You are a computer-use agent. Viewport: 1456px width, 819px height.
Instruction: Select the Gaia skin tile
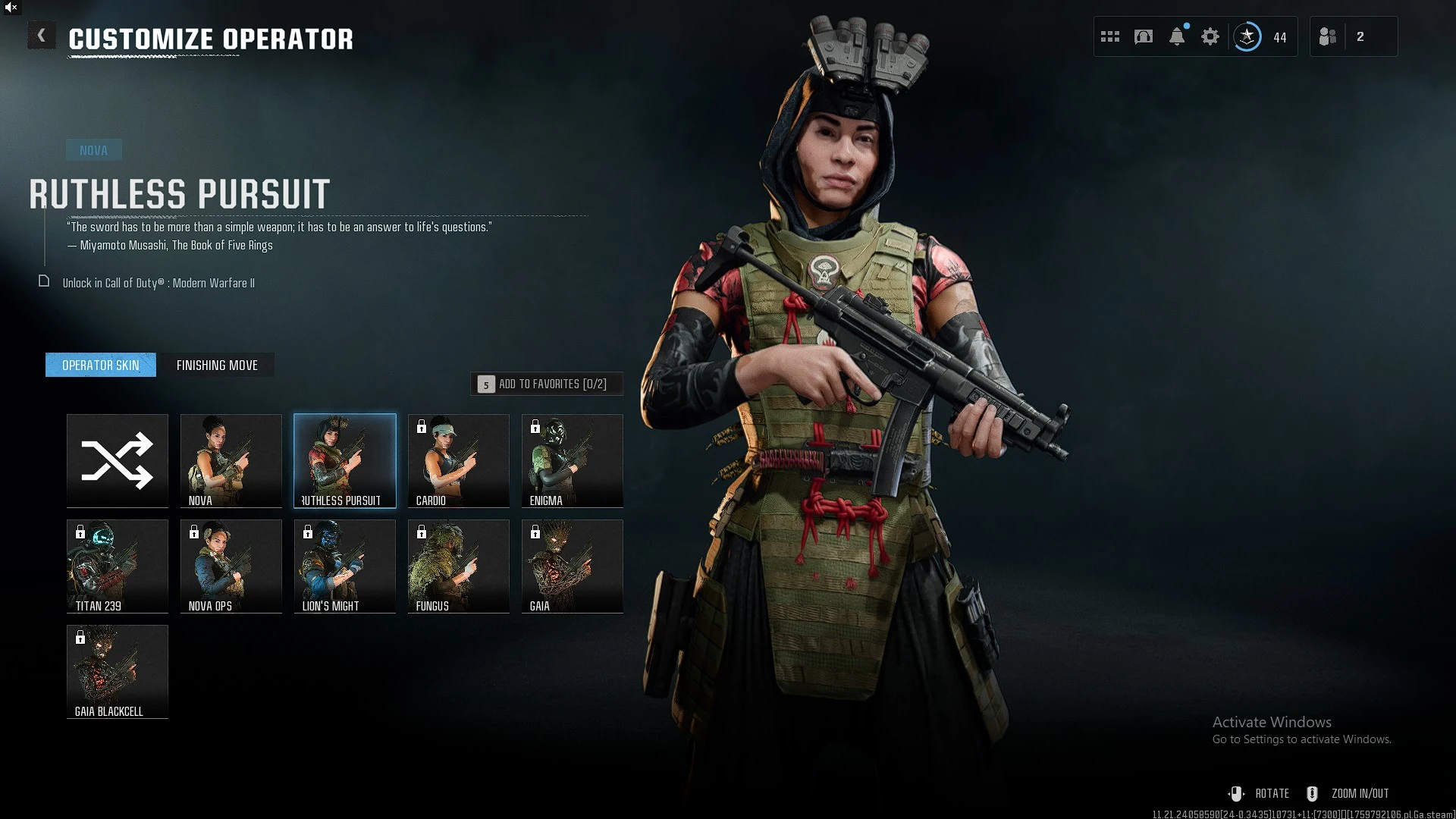point(573,566)
